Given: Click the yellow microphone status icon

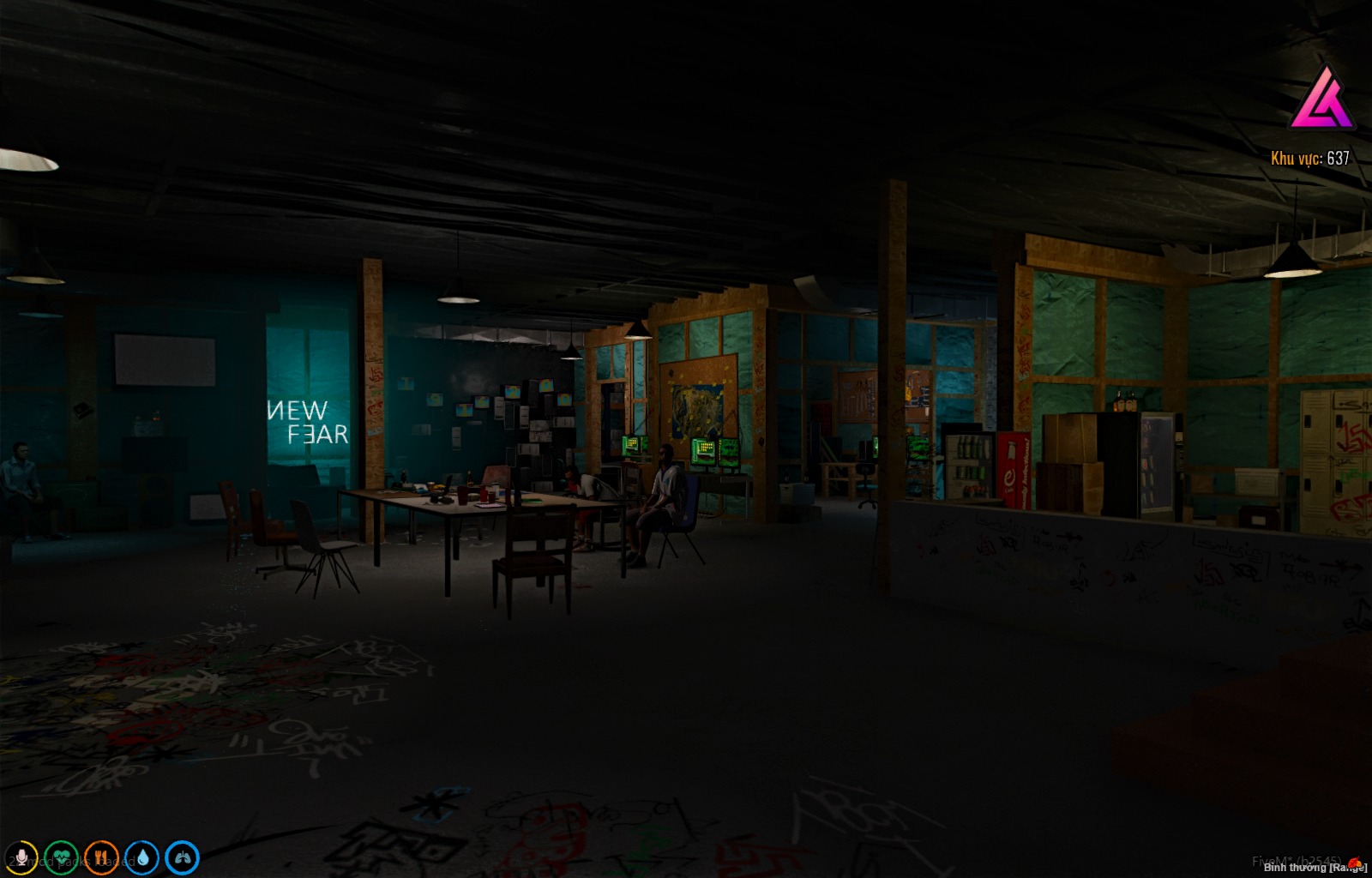Looking at the screenshot, I should tap(22, 858).
